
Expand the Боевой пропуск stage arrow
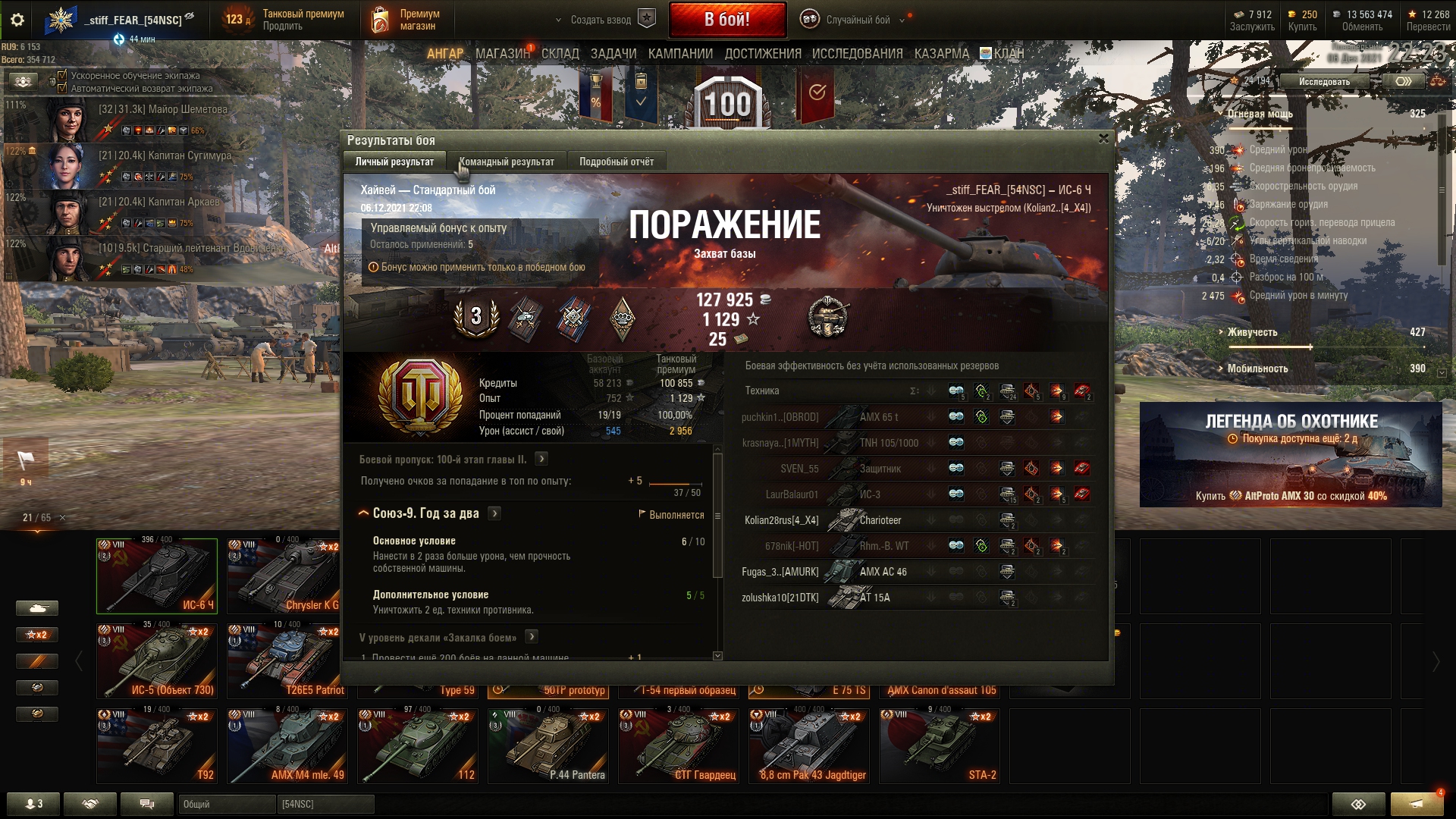pyautogui.click(x=541, y=459)
